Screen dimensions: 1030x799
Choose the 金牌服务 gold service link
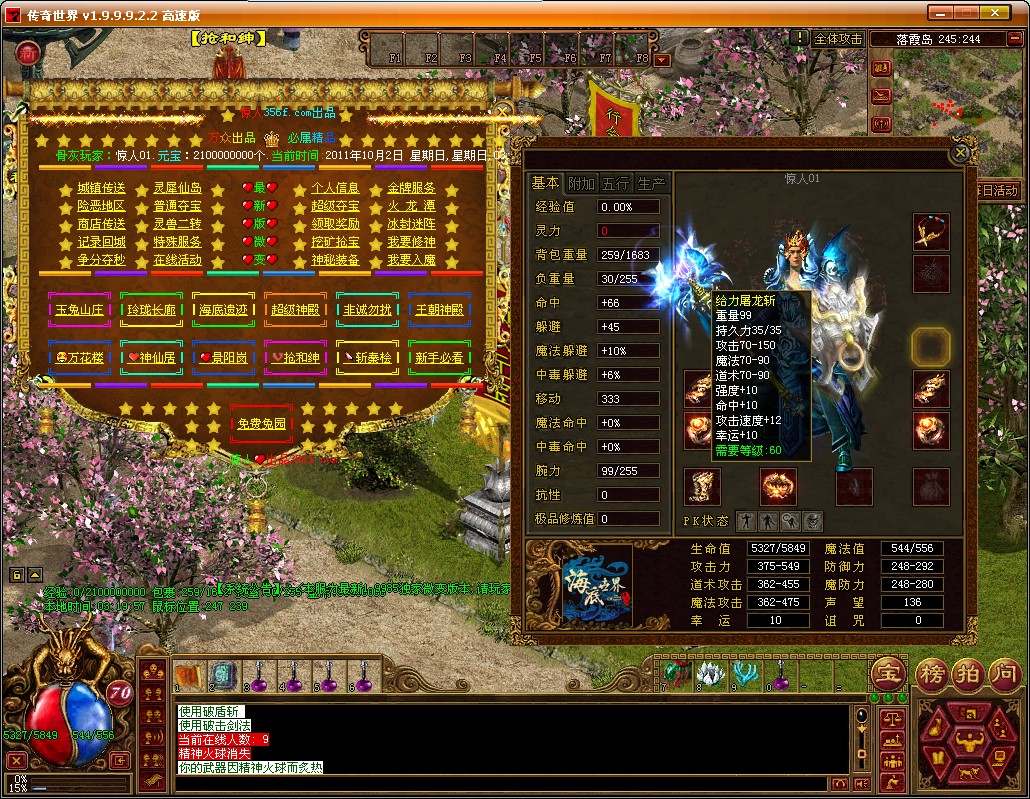(x=411, y=188)
